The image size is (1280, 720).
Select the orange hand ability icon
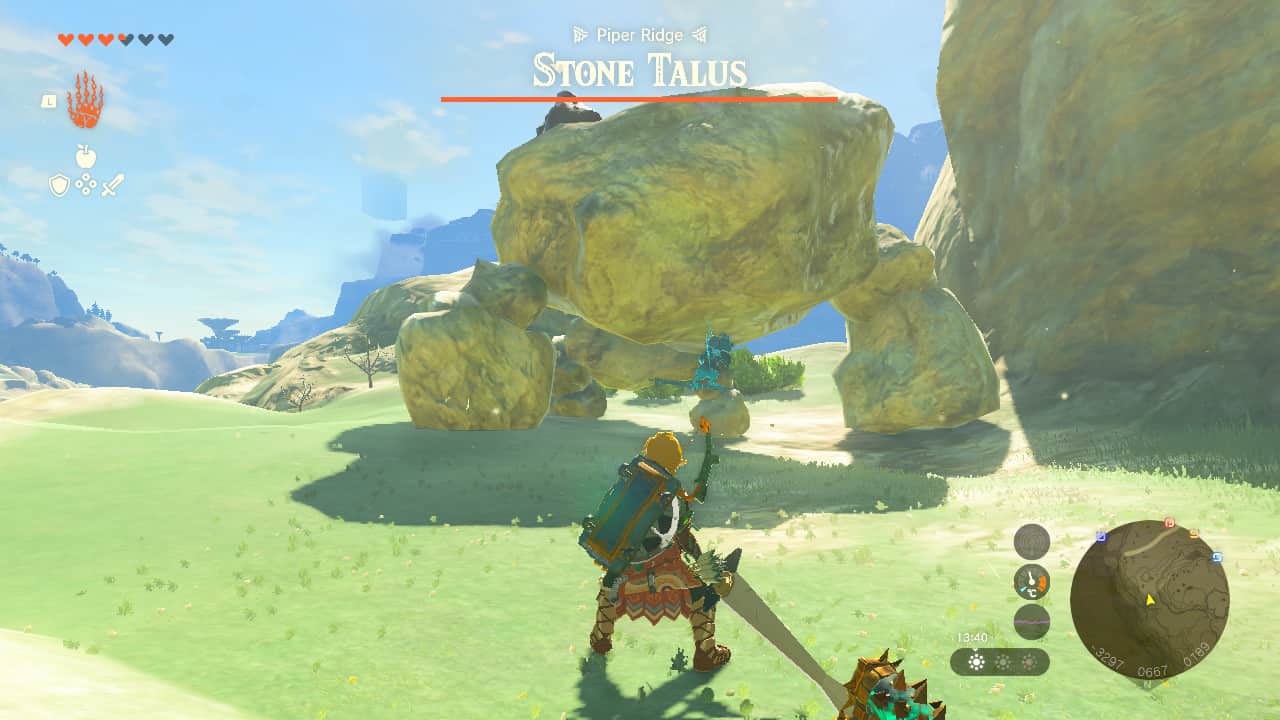[85, 100]
